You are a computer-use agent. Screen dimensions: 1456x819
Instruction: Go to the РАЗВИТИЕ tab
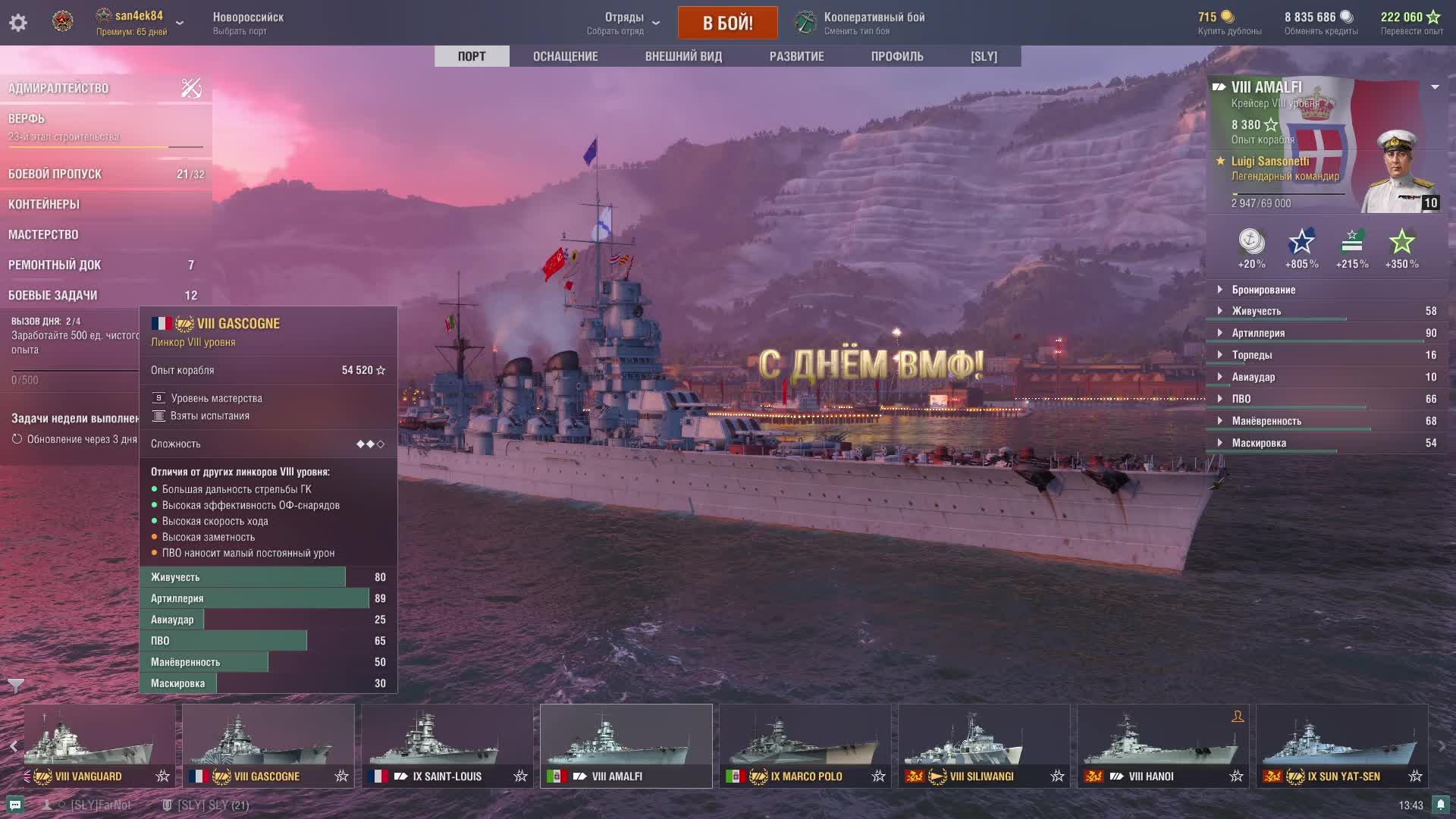[x=796, y=56]
